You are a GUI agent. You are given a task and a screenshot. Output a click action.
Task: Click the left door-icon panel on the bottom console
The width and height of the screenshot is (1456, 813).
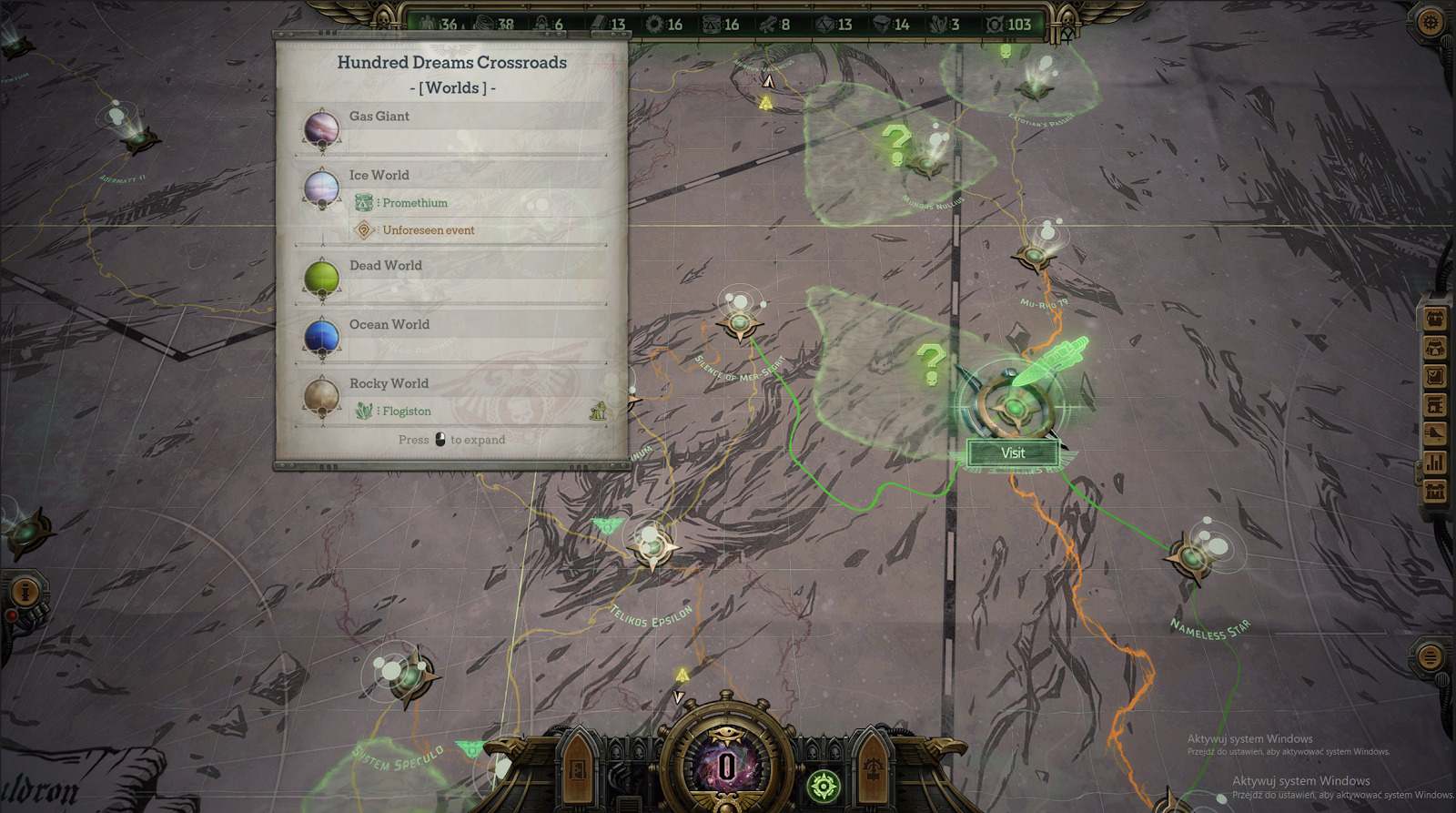pos(579,767)
